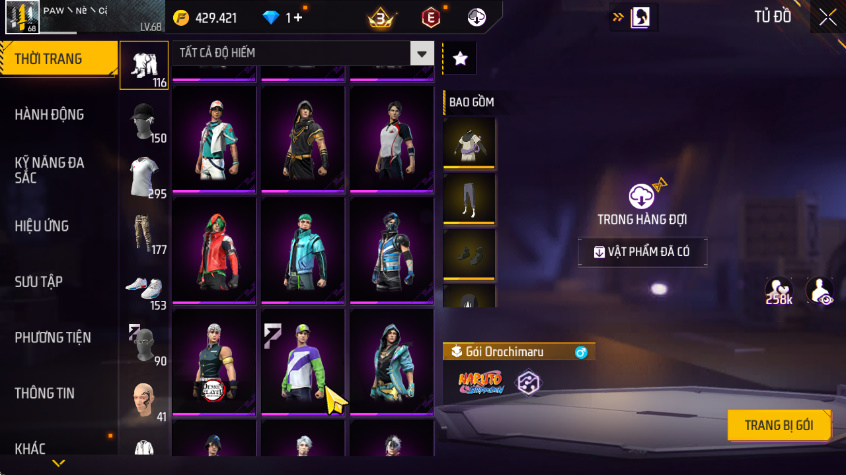Screen dimensions: 846x475
Task: Open the 258k likes icon
Action: pos(778,291)
